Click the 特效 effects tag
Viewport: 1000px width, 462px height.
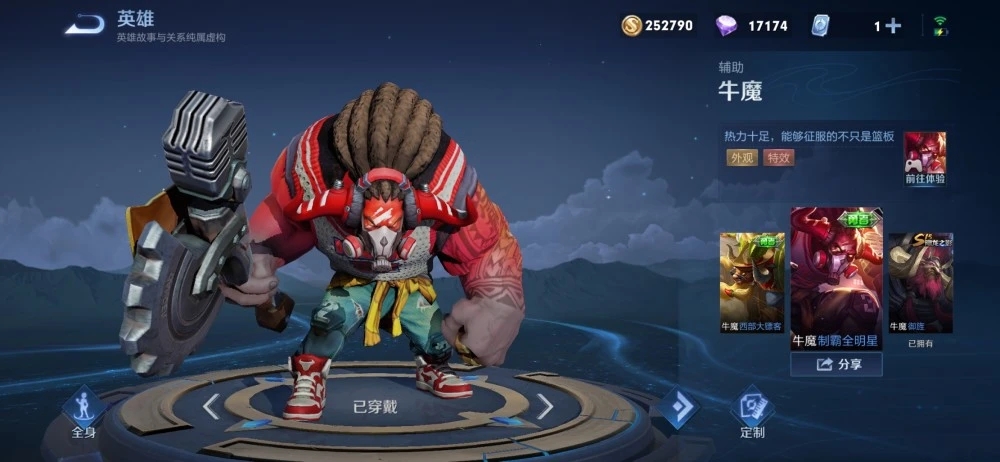(x=779, y=158)
